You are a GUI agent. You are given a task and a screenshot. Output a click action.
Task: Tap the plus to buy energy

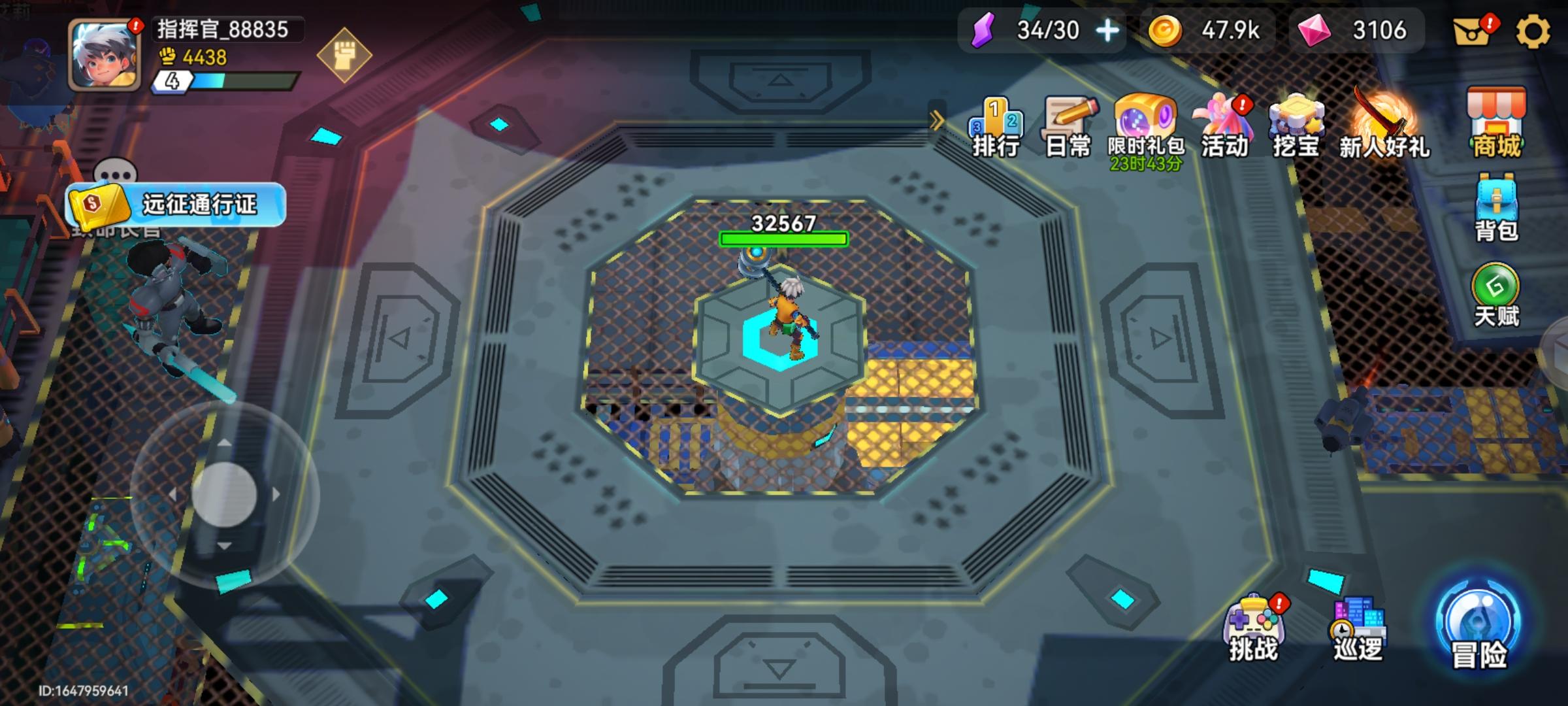coord(1106,30)
